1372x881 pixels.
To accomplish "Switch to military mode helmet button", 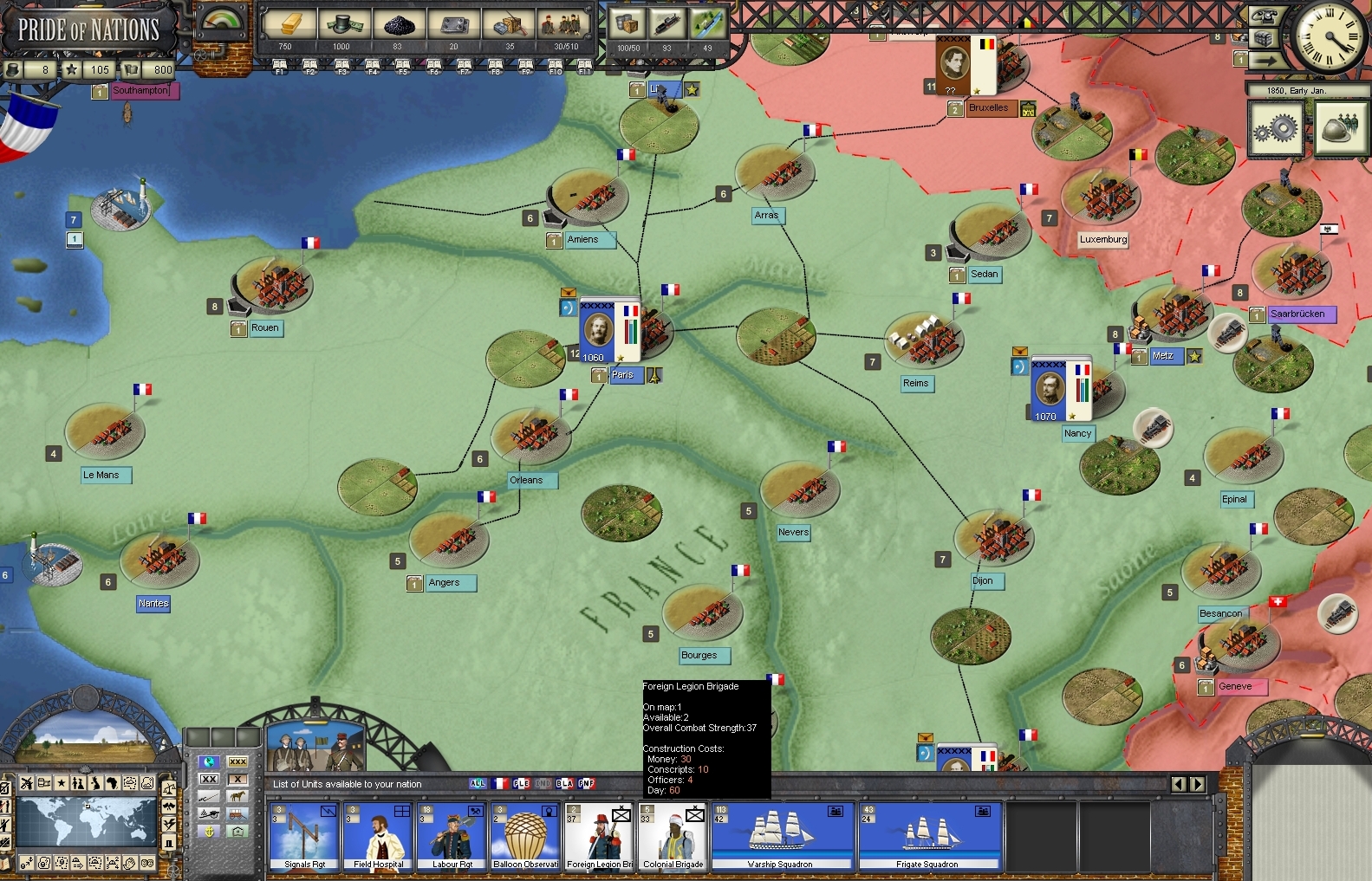I will [1340, 128].
